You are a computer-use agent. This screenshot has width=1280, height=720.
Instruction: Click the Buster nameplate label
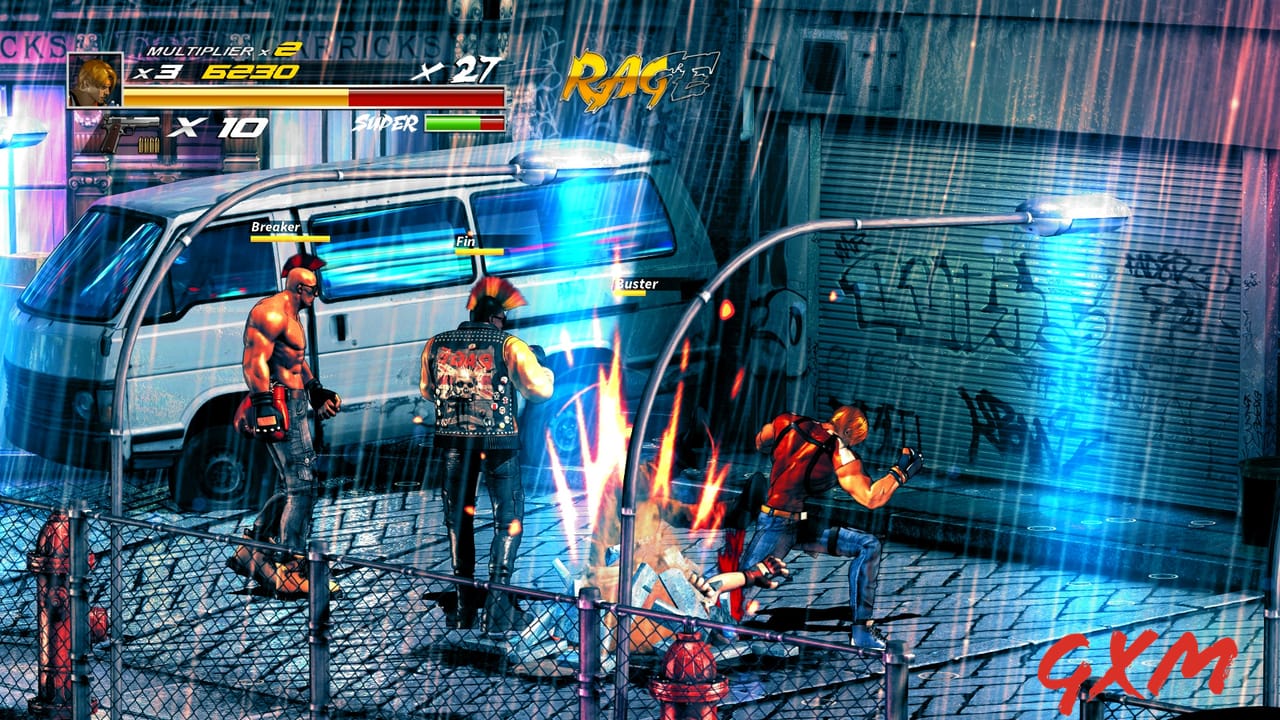click(640, 284)
